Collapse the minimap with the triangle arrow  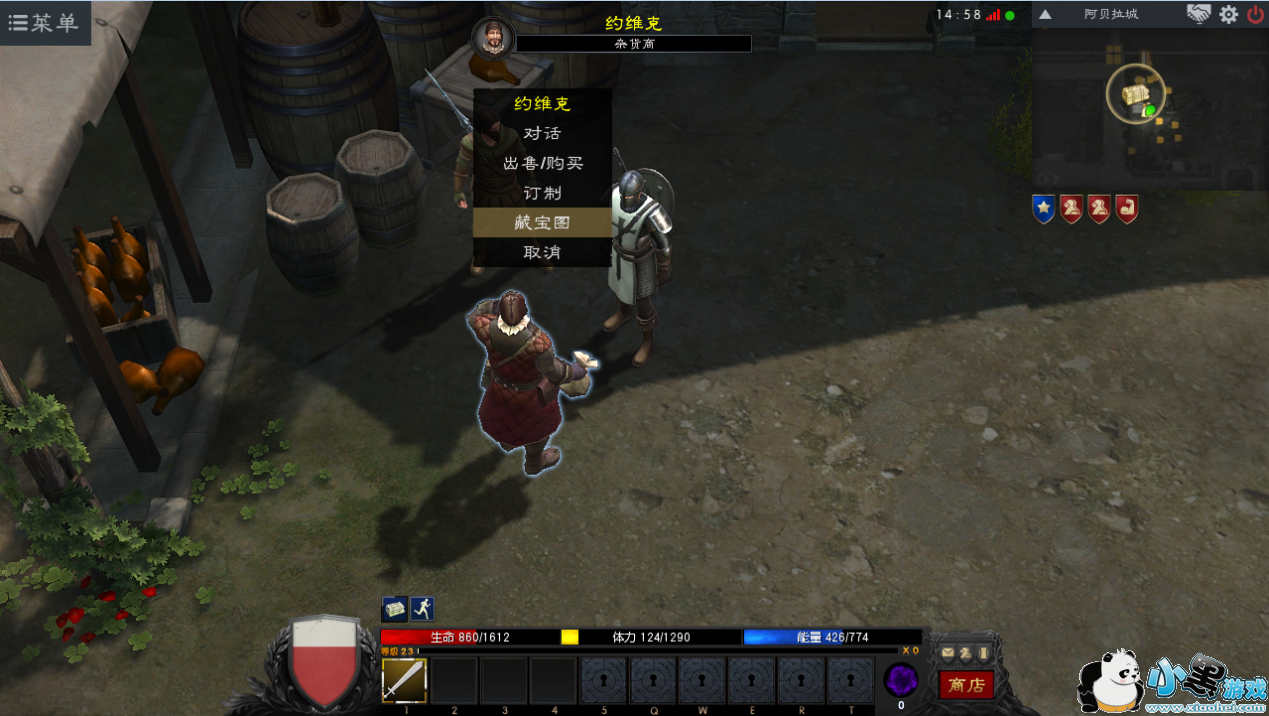point(1045,15)
